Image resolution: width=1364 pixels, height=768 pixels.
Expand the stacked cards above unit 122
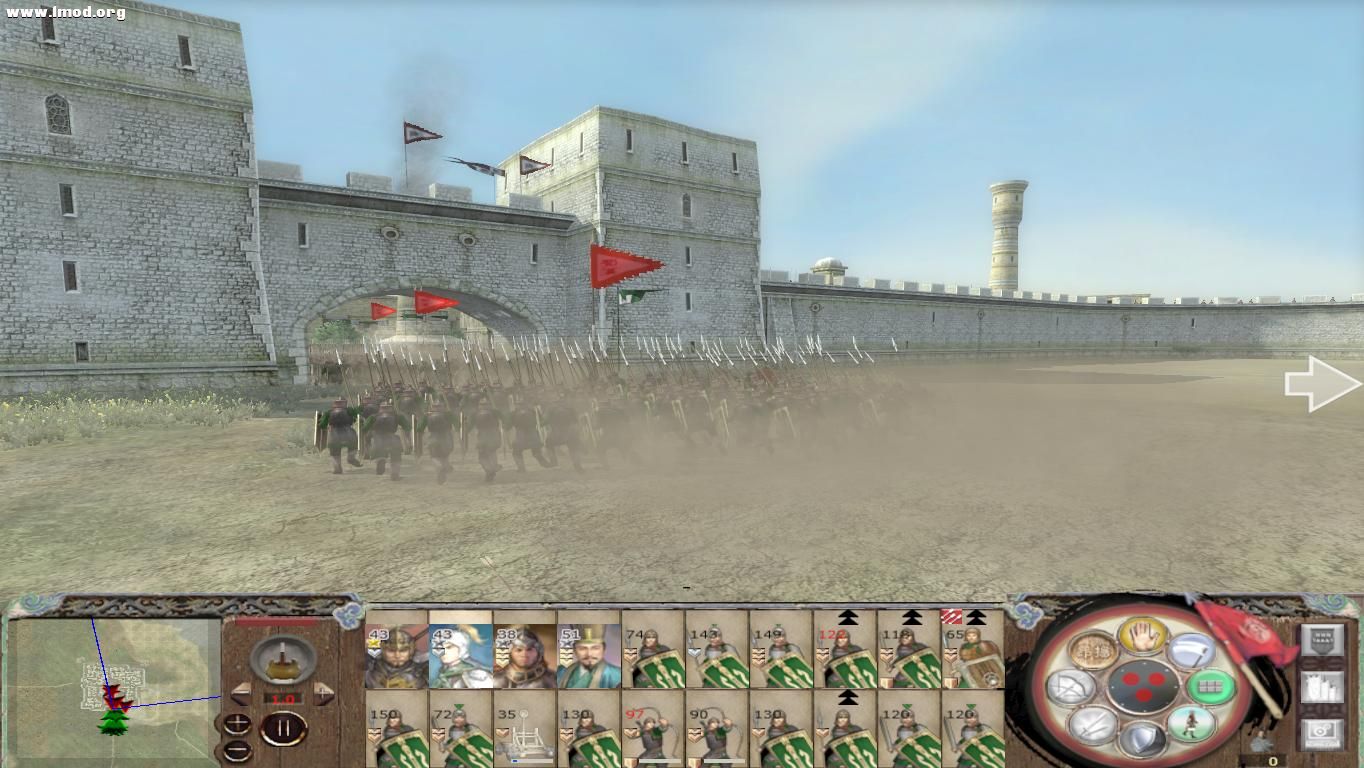click(848, 618)
